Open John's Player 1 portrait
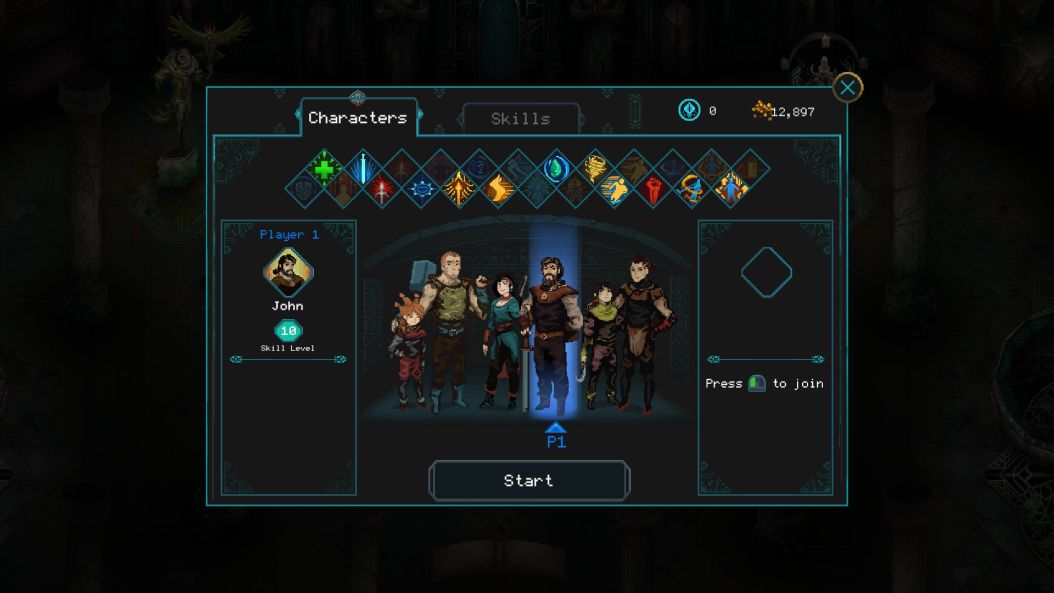This screenshot has width=1054, height=593. tap(288, 273)
